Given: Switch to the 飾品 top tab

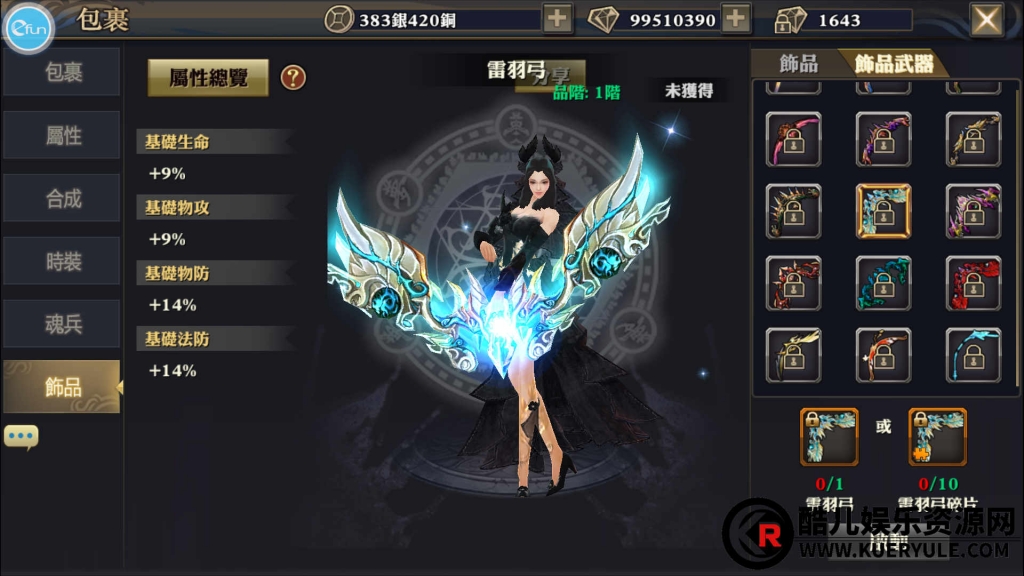Looking at the screenshot, I should click(798, 64).
